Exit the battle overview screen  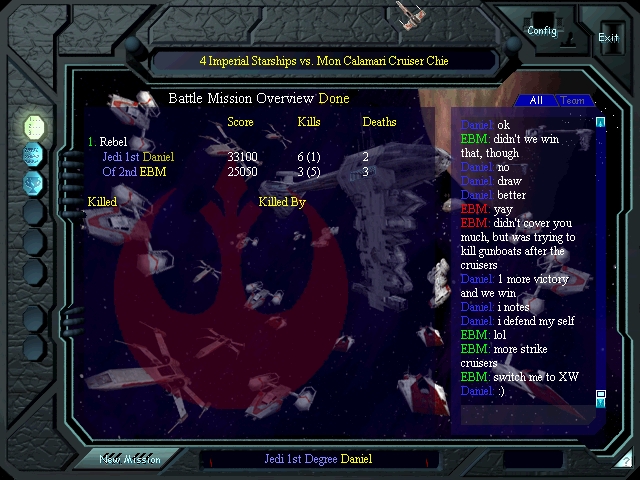pyautogui.click(x=608, y=37)
